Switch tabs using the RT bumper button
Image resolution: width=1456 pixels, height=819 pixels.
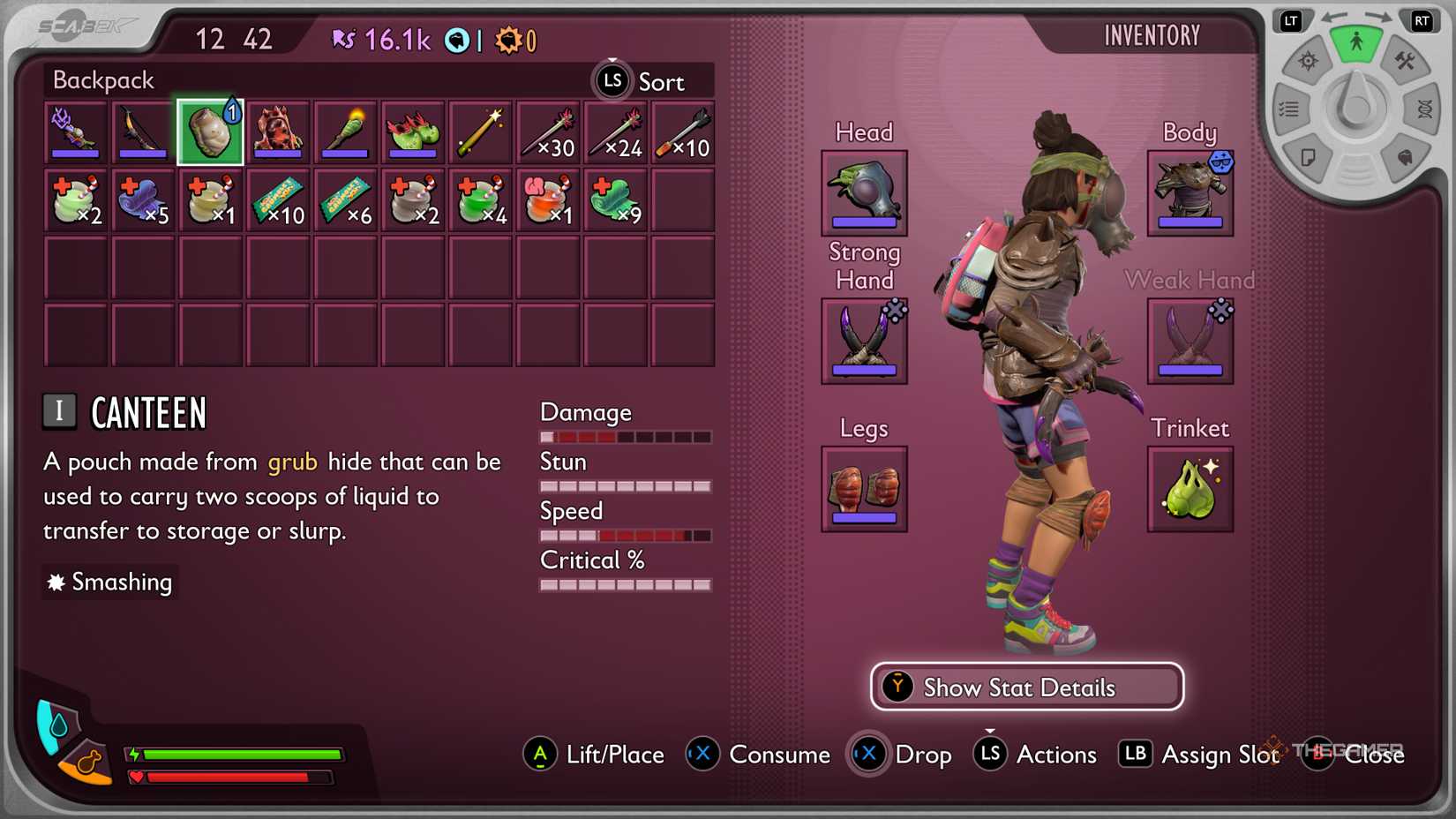pyautogui.click(x=1421, y=20)
